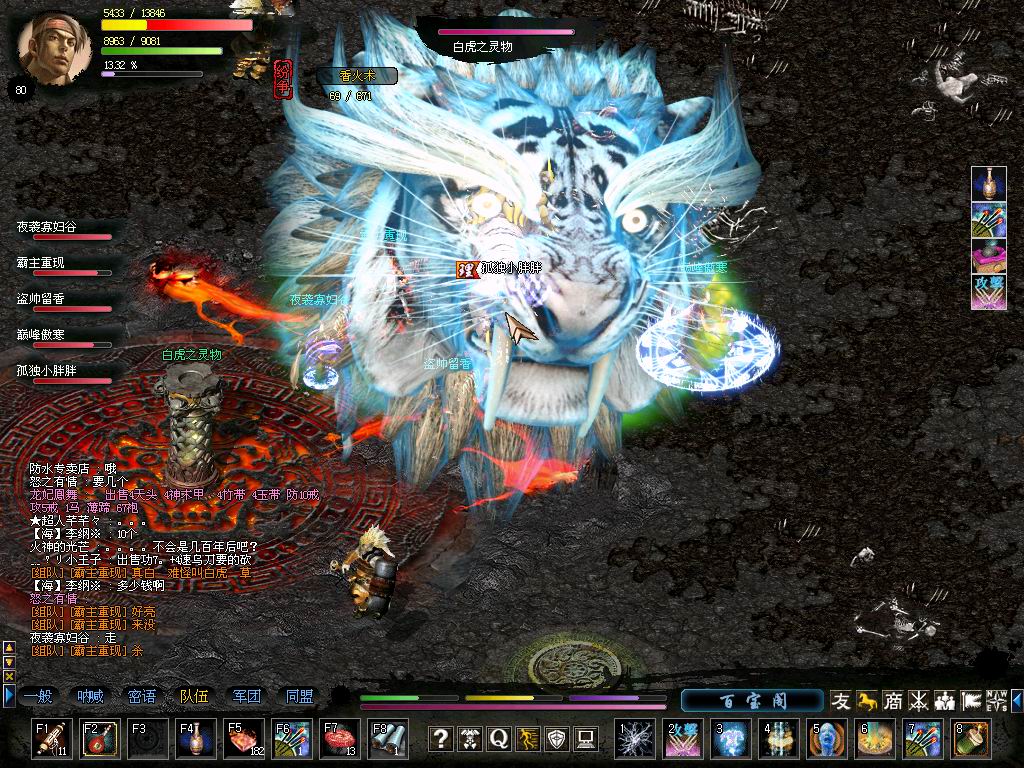Switch to the 队伍 team chat tab
This screenshot has height=768, width=1024.
(194, 697)
